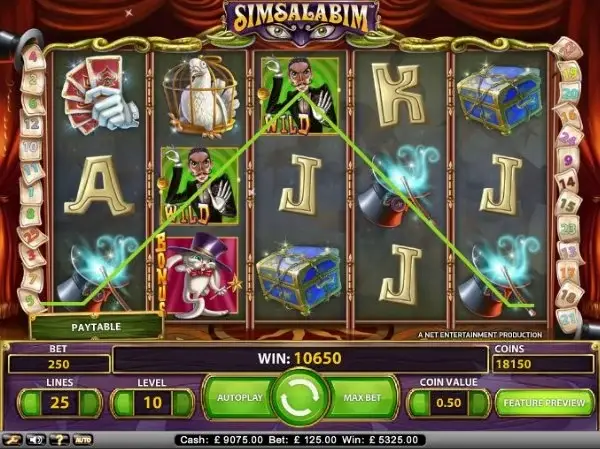600x449 pixels.
Task: Increase the coin value
Action: (476, 403)
